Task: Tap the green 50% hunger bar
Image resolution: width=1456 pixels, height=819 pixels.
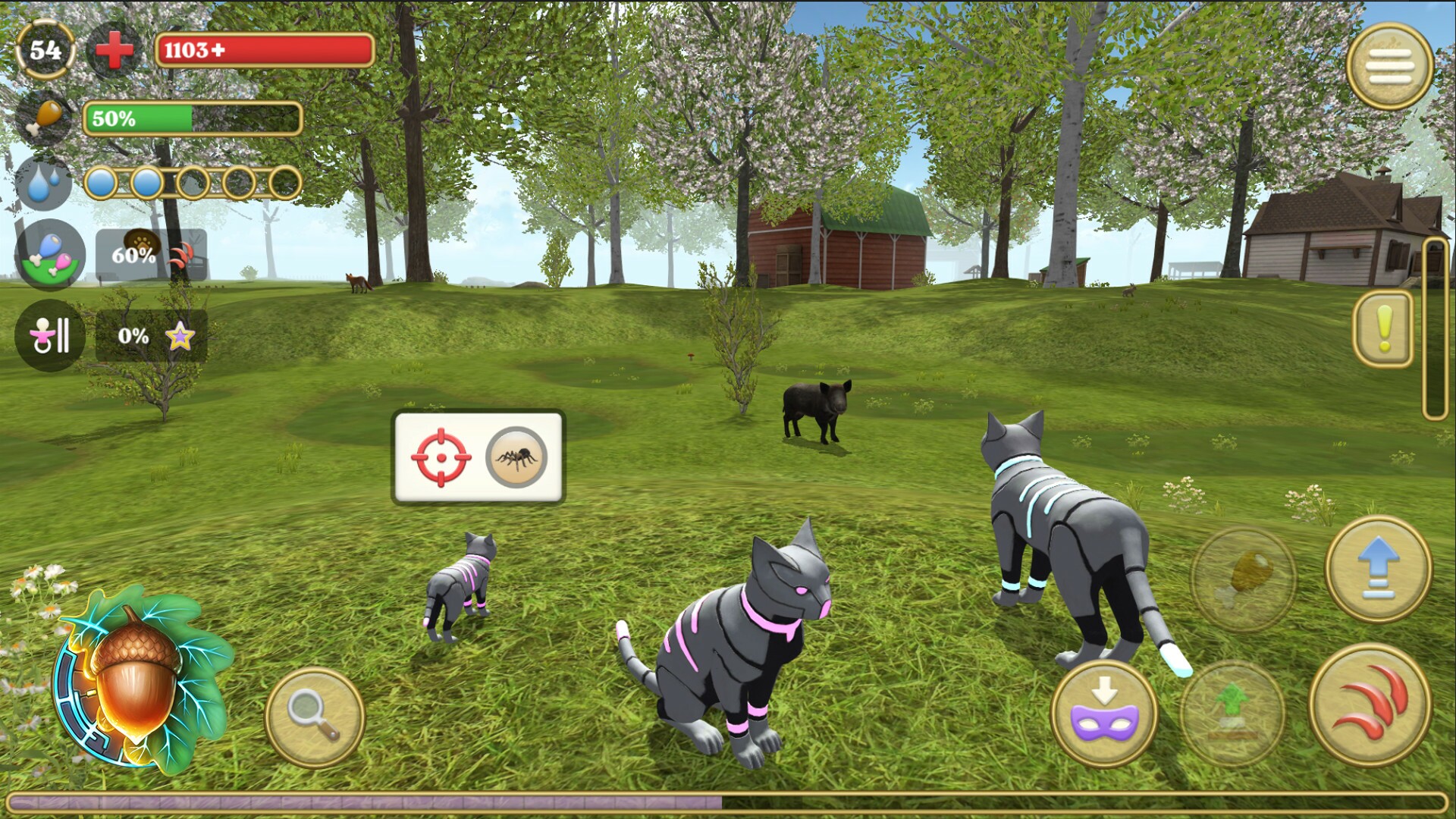Action: coord(193,118)
